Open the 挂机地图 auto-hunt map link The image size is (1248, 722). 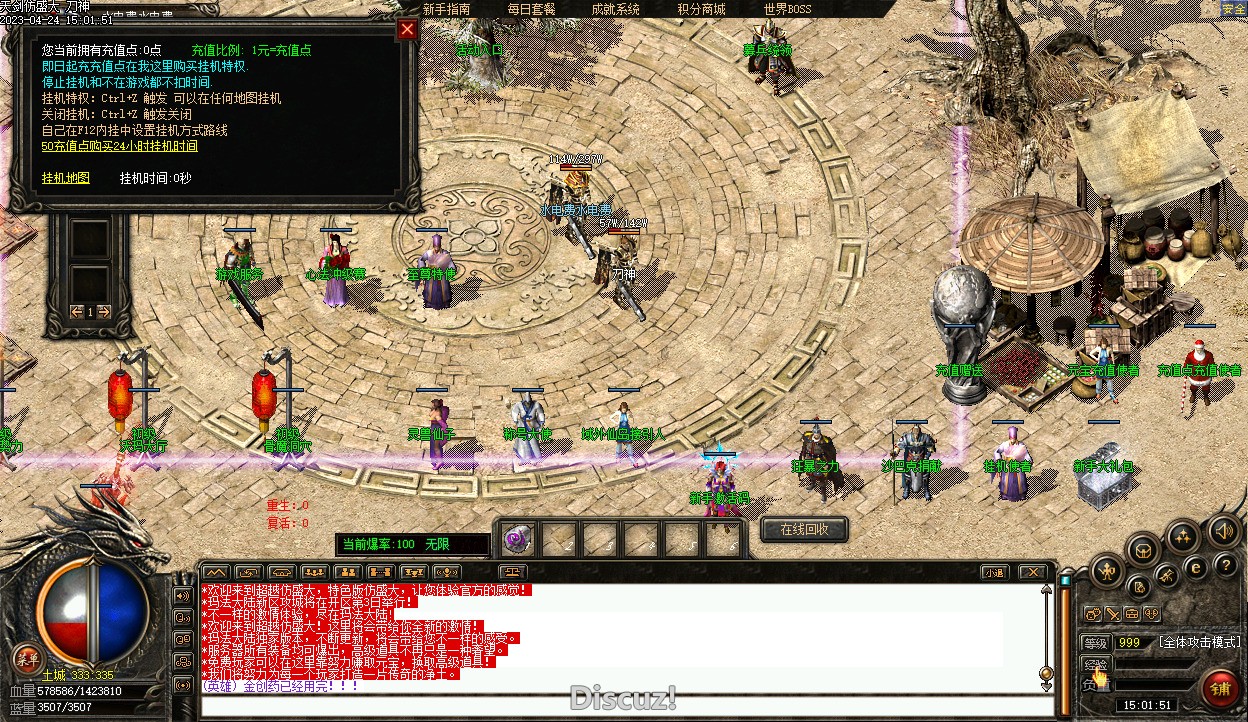click(x=66, y=178)
